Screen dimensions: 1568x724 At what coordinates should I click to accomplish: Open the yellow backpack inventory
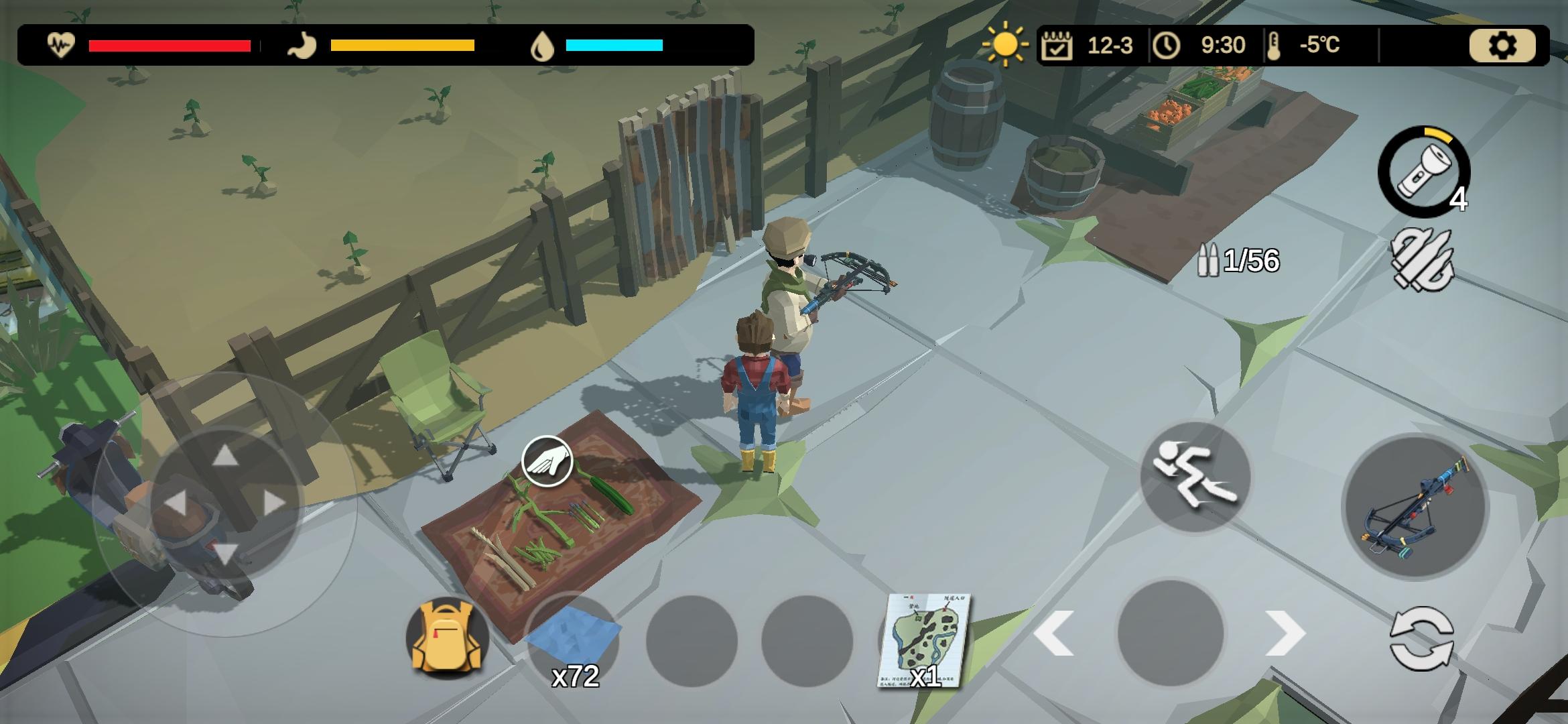click(x=447, y=638)
